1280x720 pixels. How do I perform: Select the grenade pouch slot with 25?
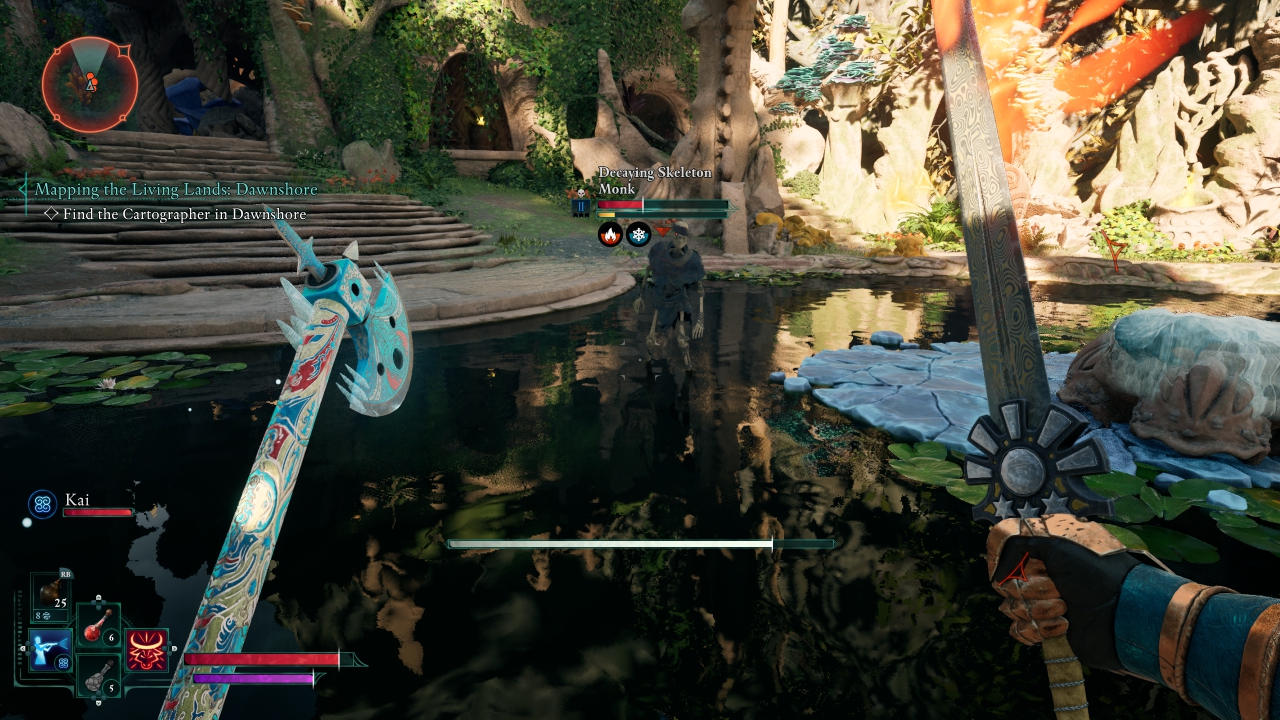pyautogui.click(x=51, y=594)
